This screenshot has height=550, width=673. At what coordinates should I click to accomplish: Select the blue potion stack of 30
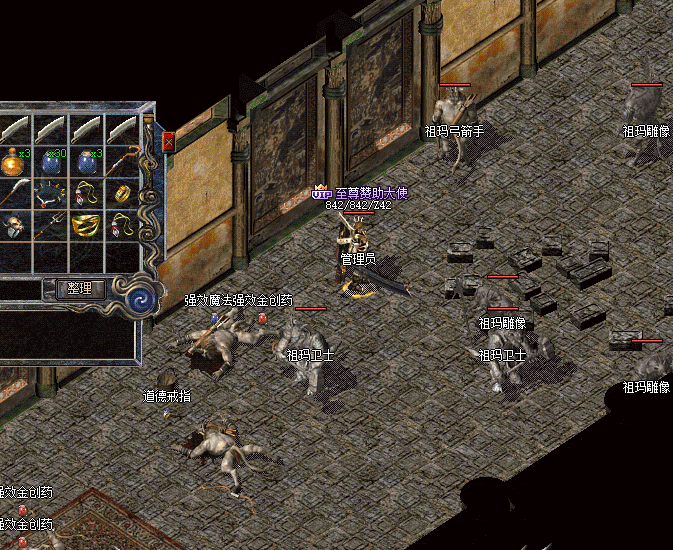(x=52, y=162)
